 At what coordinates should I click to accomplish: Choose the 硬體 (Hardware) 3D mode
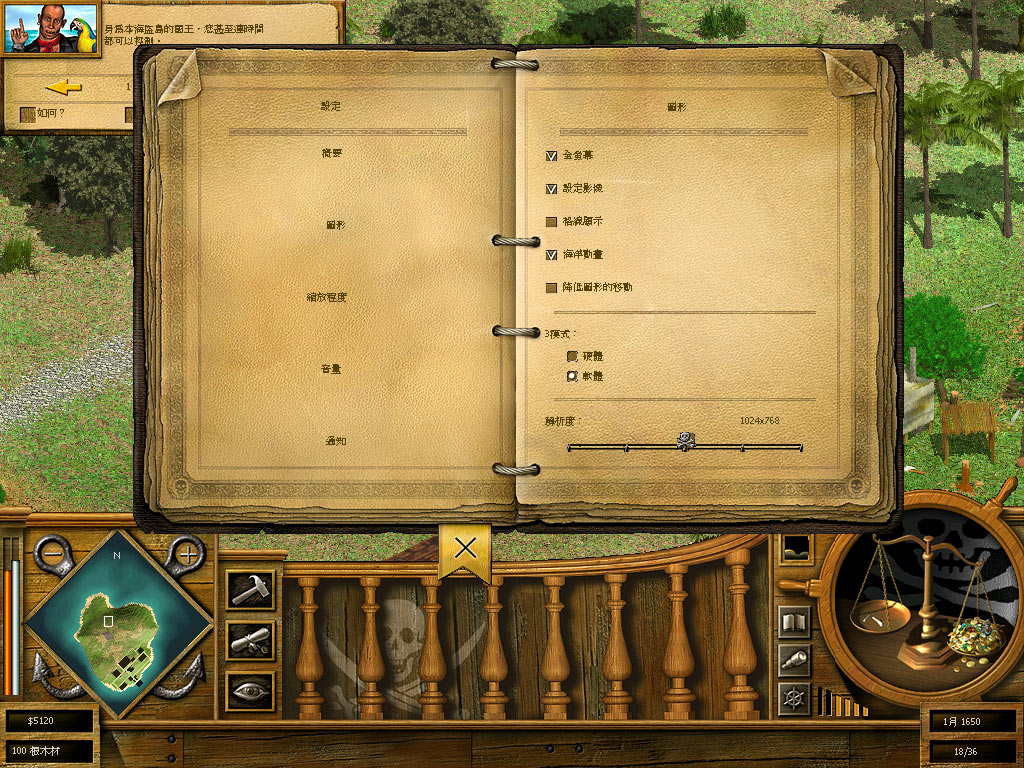[x=572, y=356]
